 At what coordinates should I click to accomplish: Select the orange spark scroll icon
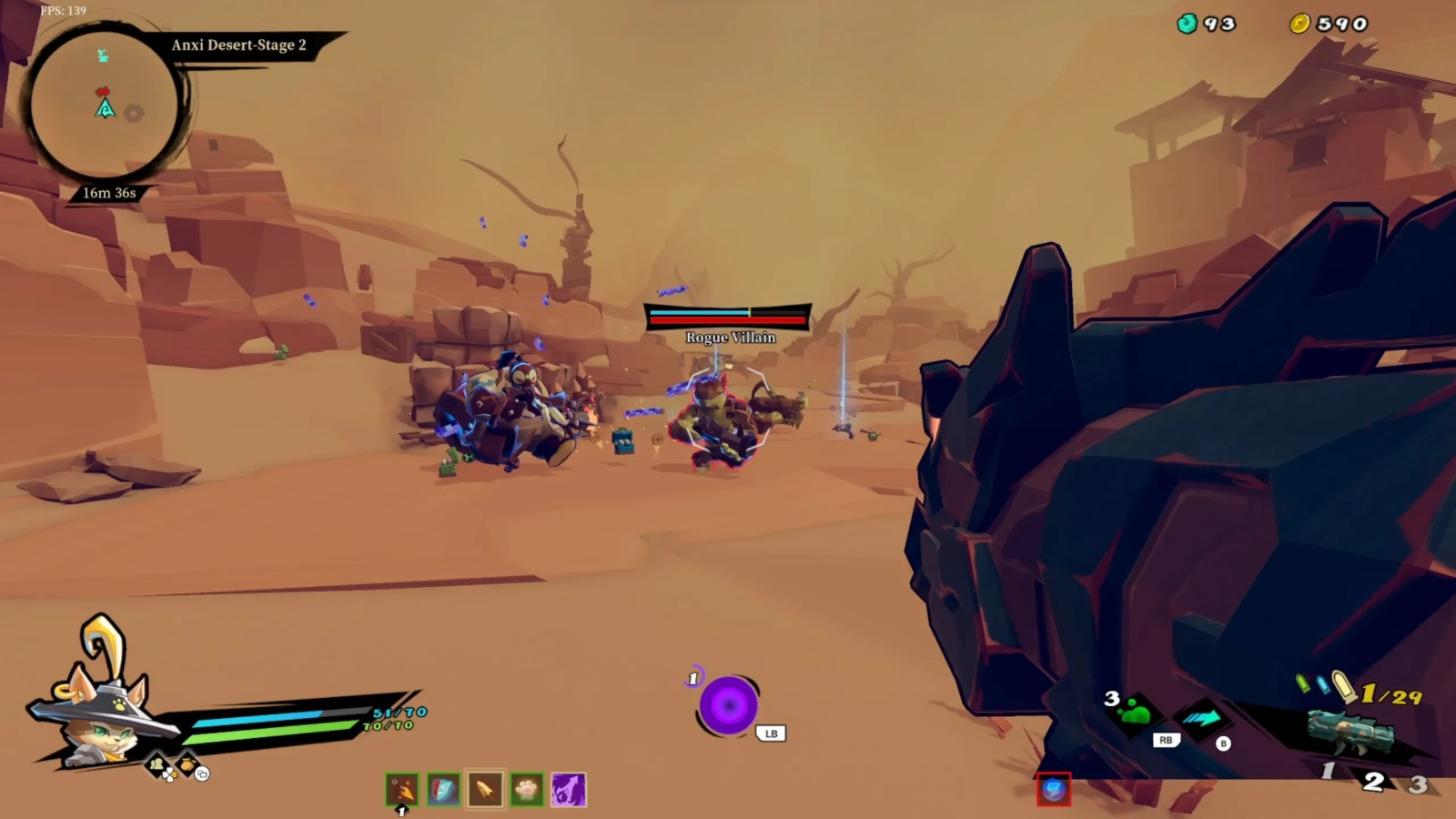point(402,789)
